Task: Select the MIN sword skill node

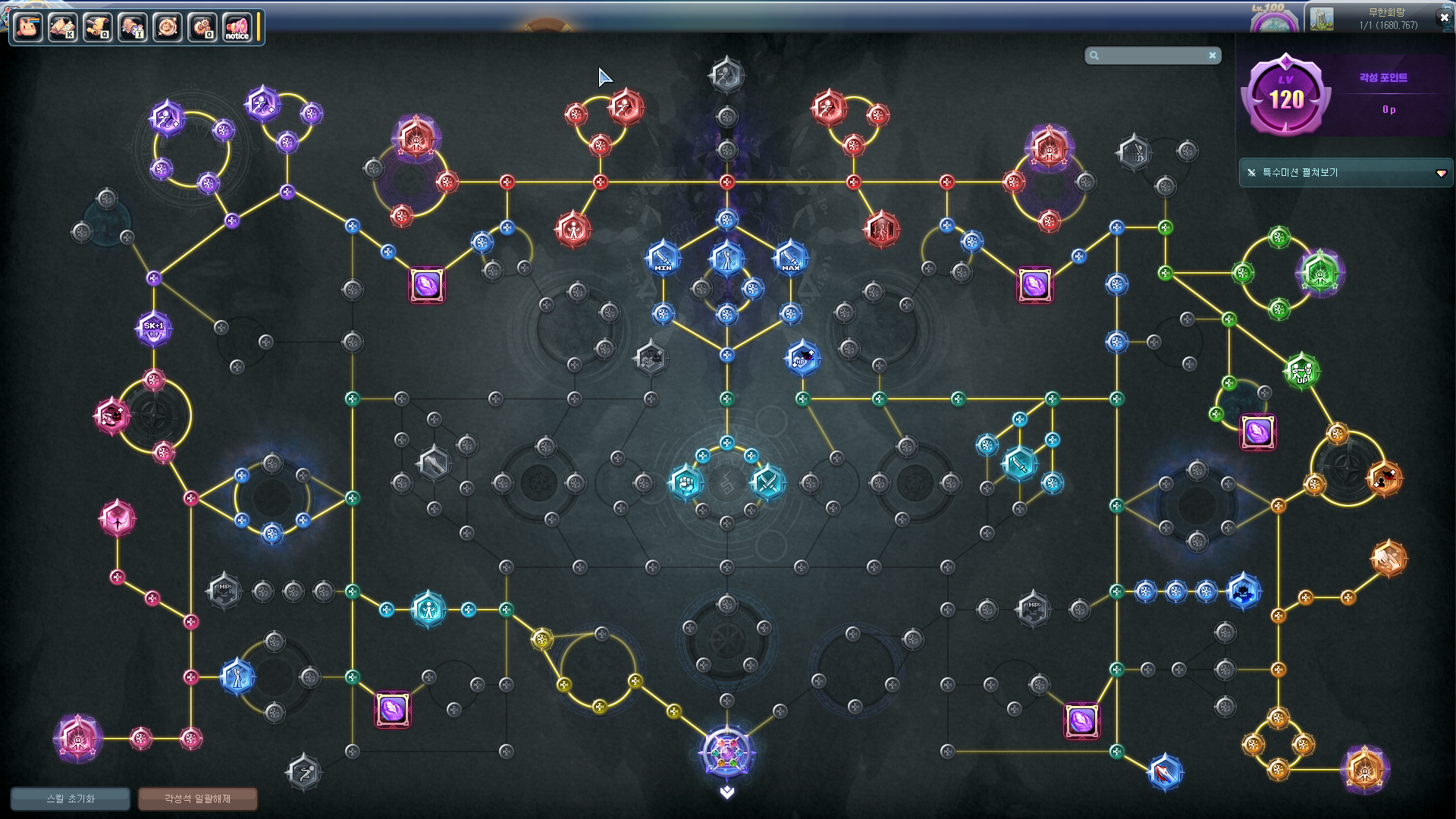Action: coord(663,258)
